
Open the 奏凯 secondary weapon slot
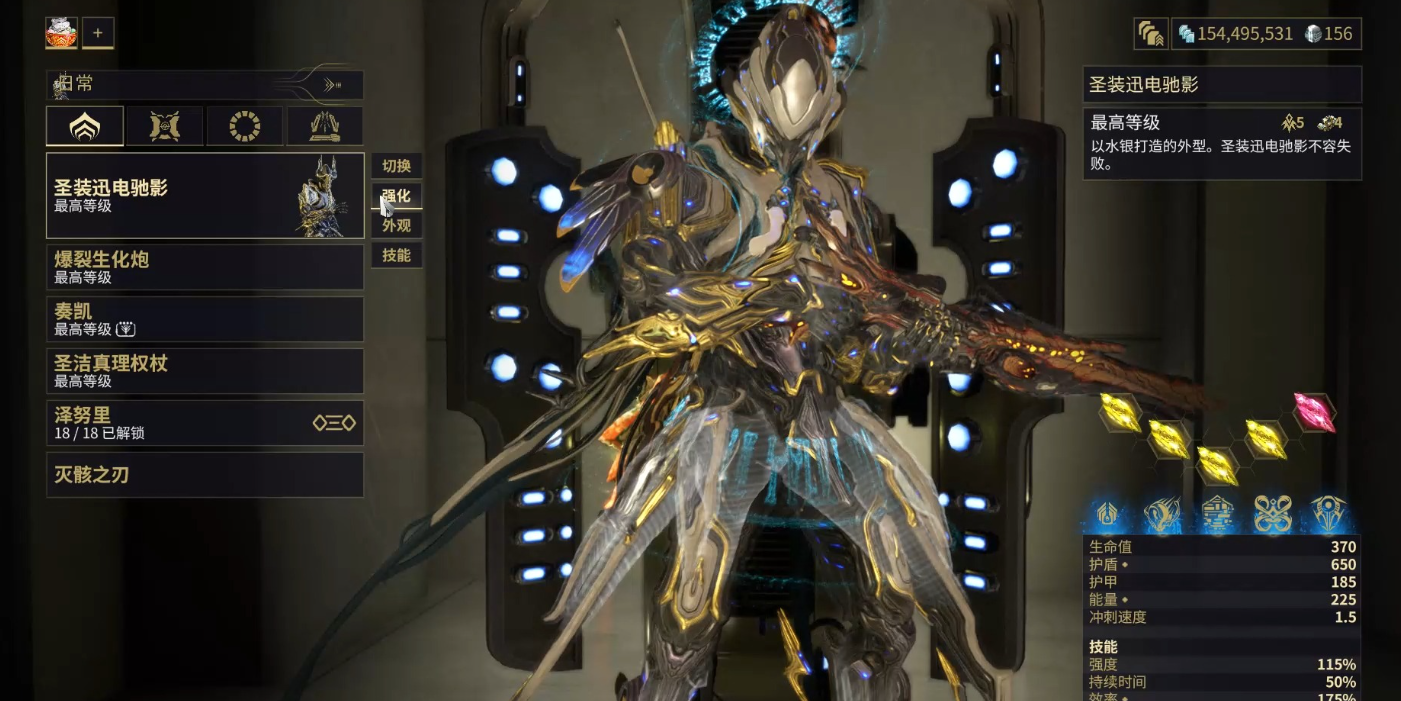[x=205, y=319]
